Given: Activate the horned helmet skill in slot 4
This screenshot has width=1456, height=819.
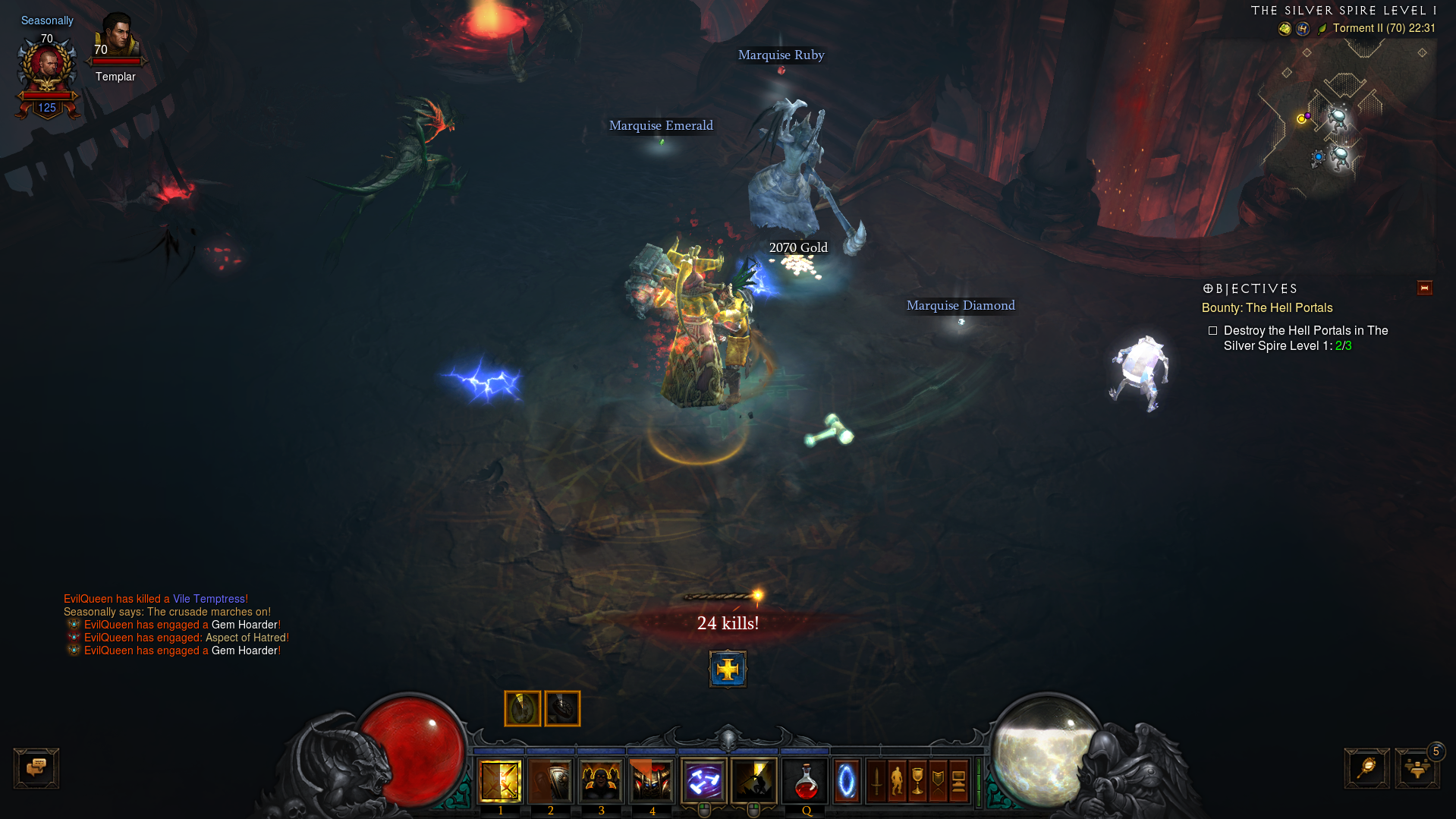Looking at the screenshot, I should point(652,780).
